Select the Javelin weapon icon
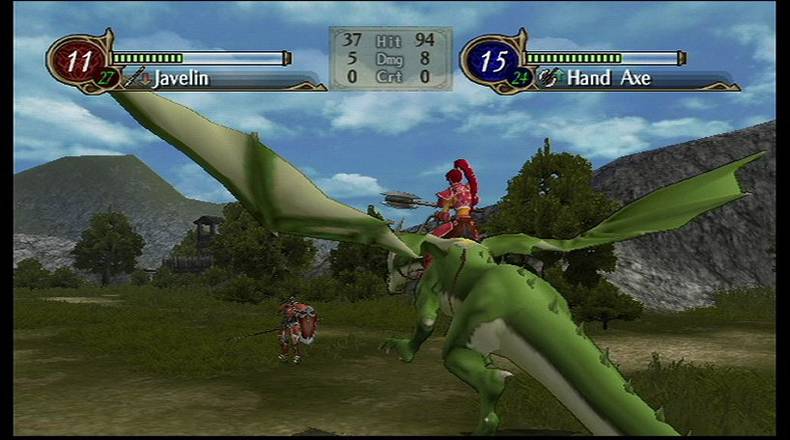The width and height of the screenshot is (790, 440). (x=136, y=77)
